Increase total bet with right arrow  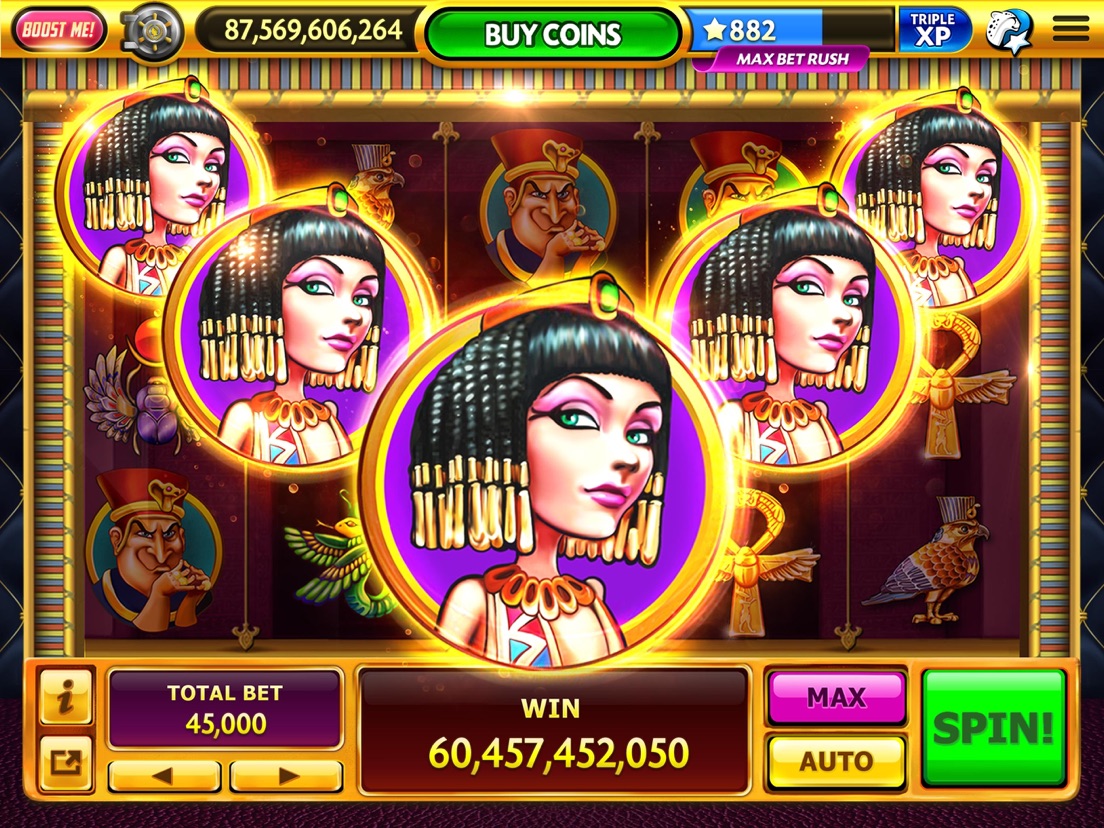click(x=287, y=775)
